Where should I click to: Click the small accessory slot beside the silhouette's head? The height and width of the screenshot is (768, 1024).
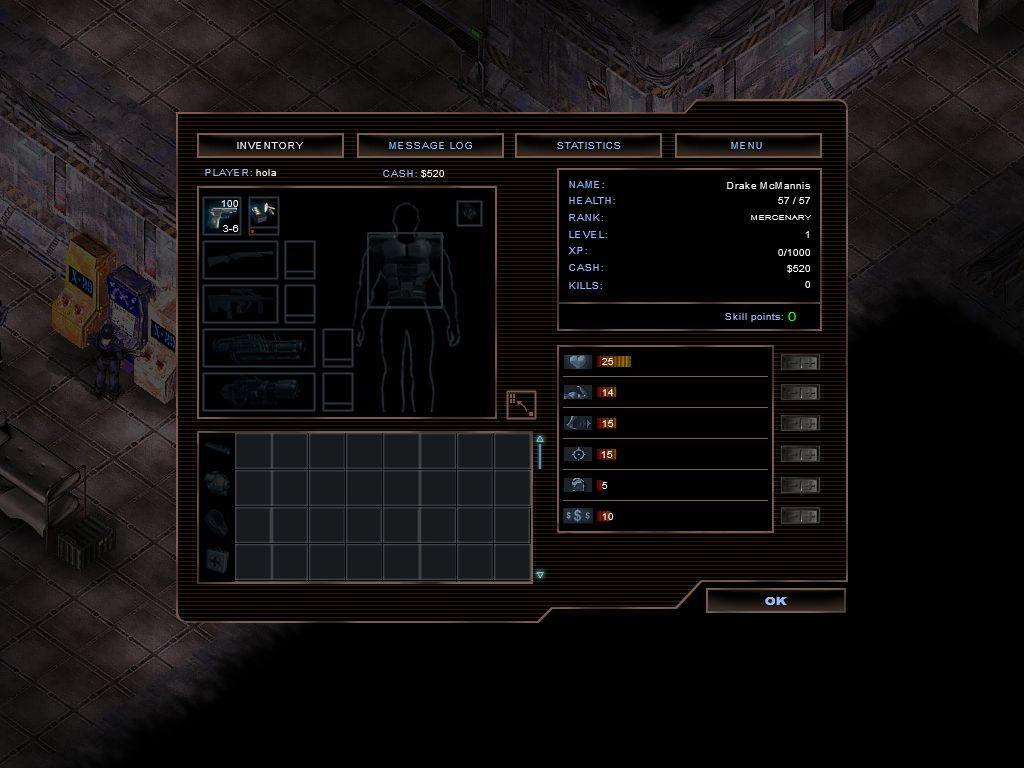[469, 213]
